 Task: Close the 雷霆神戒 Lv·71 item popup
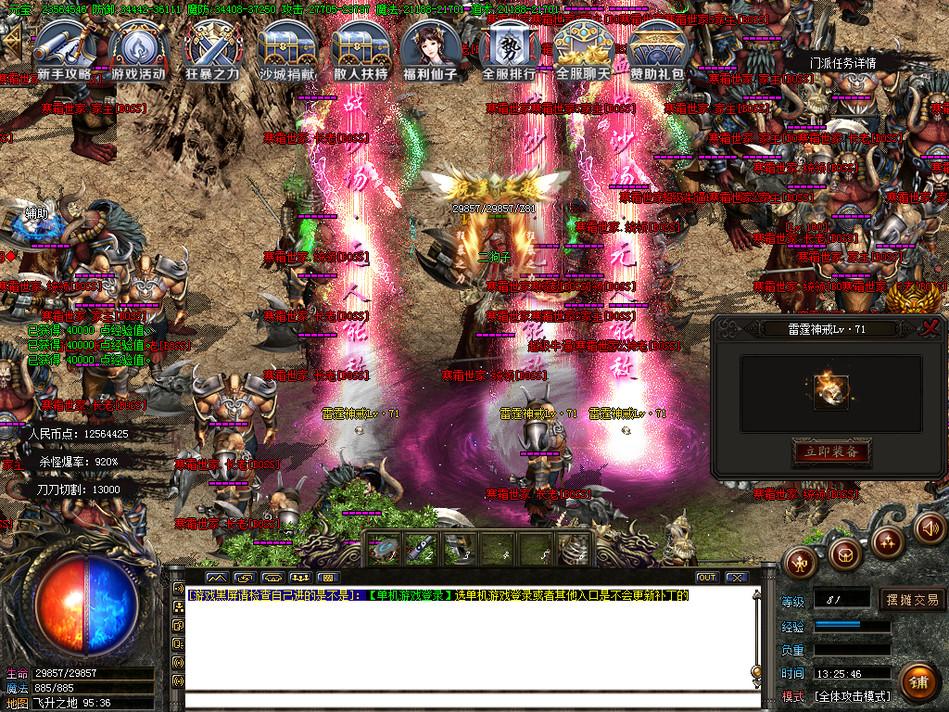pos(932,327)
